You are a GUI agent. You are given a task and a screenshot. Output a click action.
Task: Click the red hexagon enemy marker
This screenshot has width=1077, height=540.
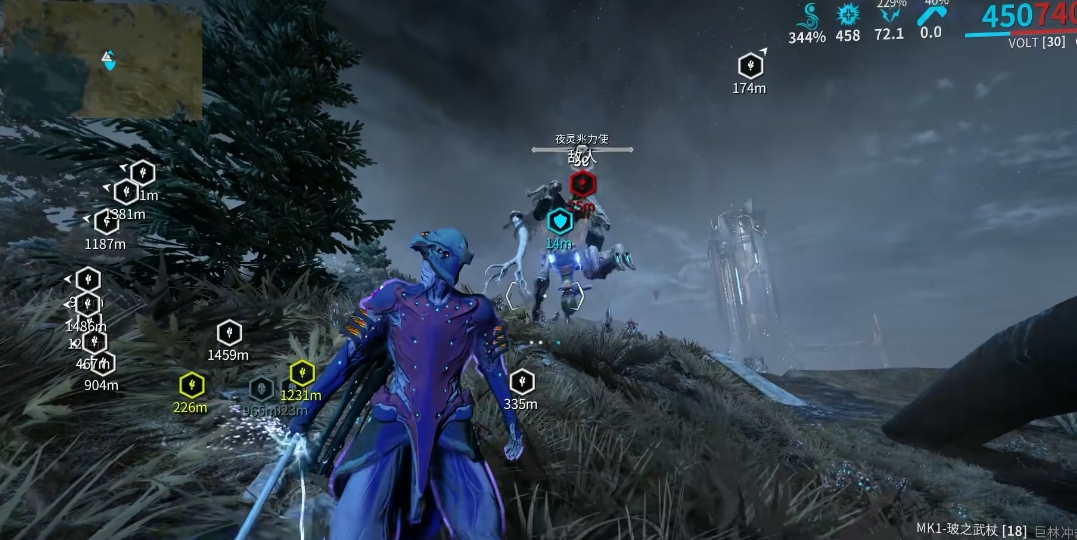tap(582, 184)
